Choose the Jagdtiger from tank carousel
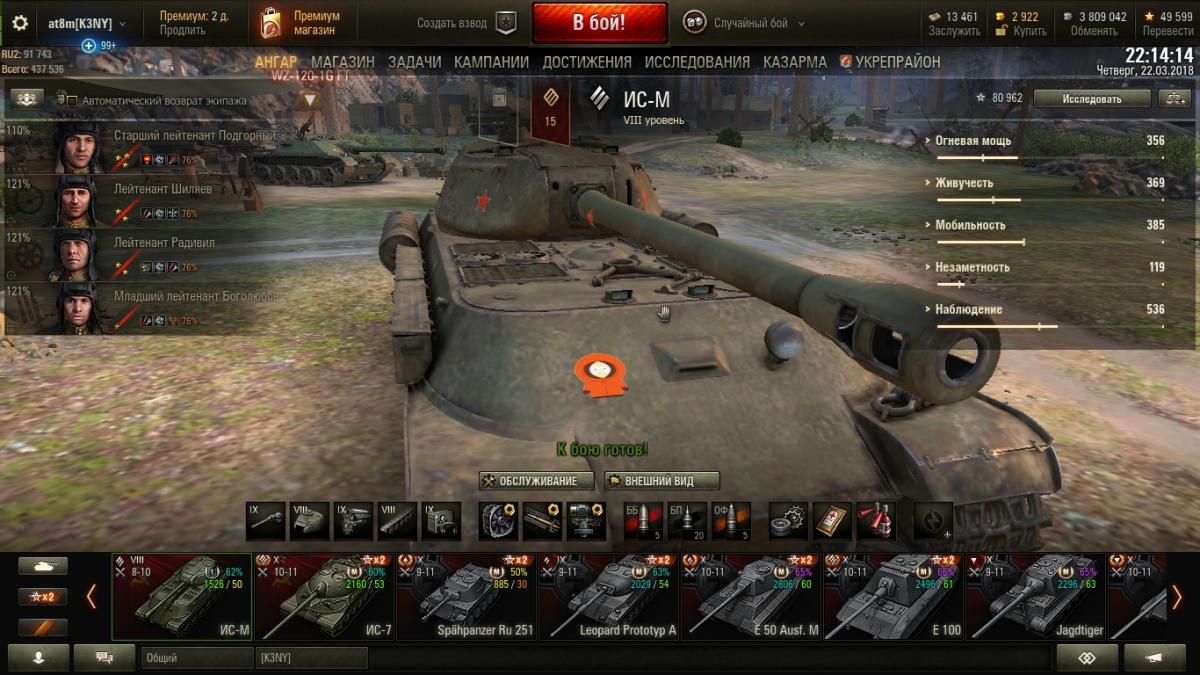1200x675 pixels. (x=1034, y=597)
